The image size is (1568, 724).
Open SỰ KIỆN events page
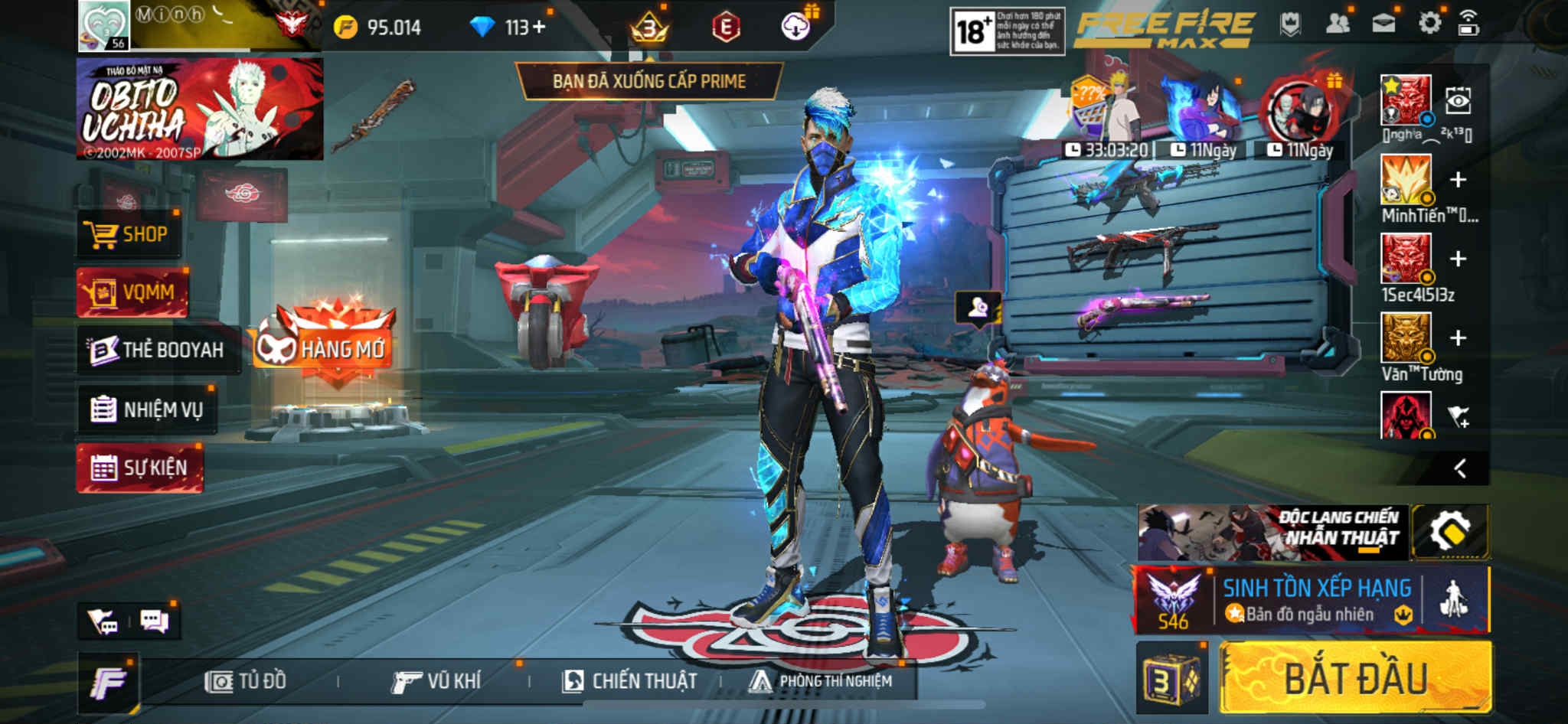pyautogui.click(x=139, y=468)
